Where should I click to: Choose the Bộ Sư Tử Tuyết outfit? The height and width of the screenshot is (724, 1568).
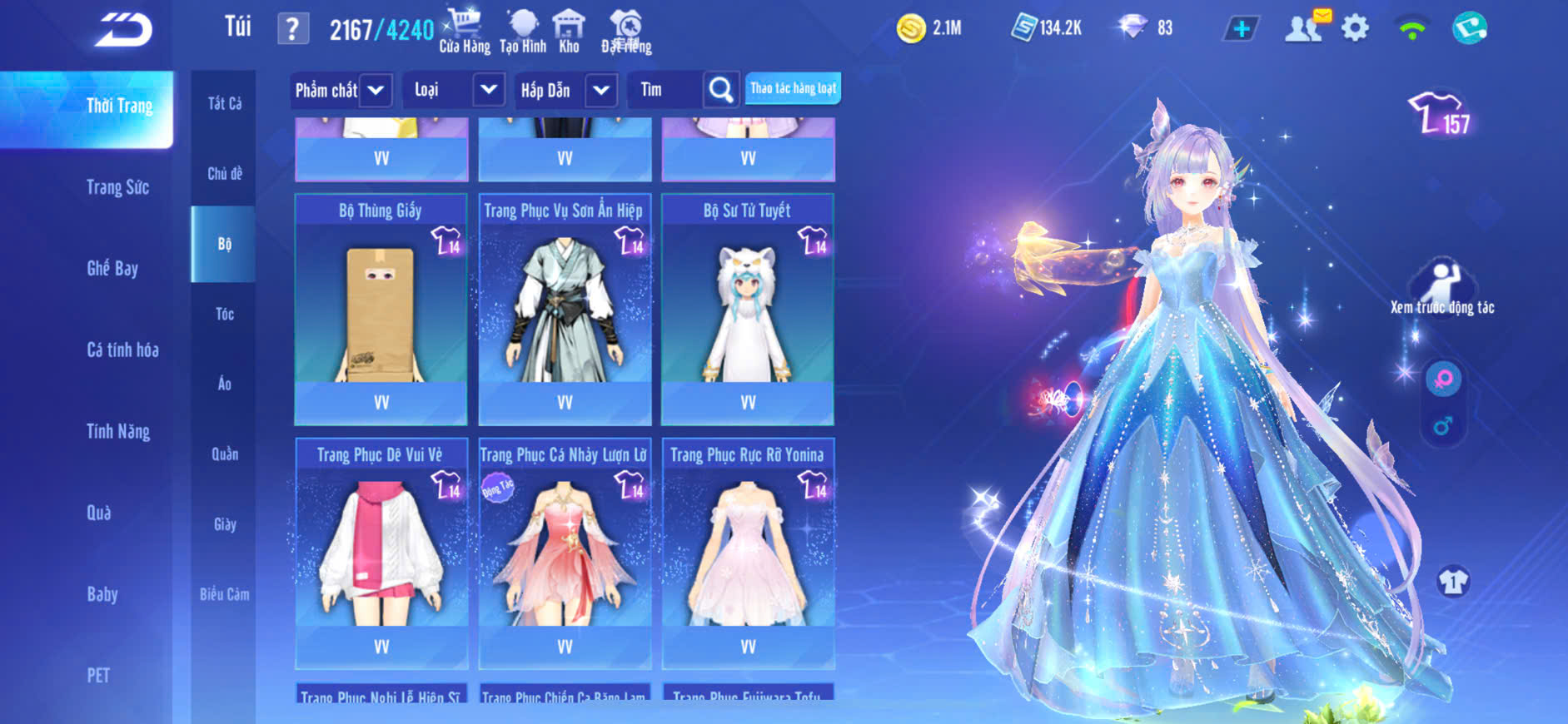[x=748, y=308]
